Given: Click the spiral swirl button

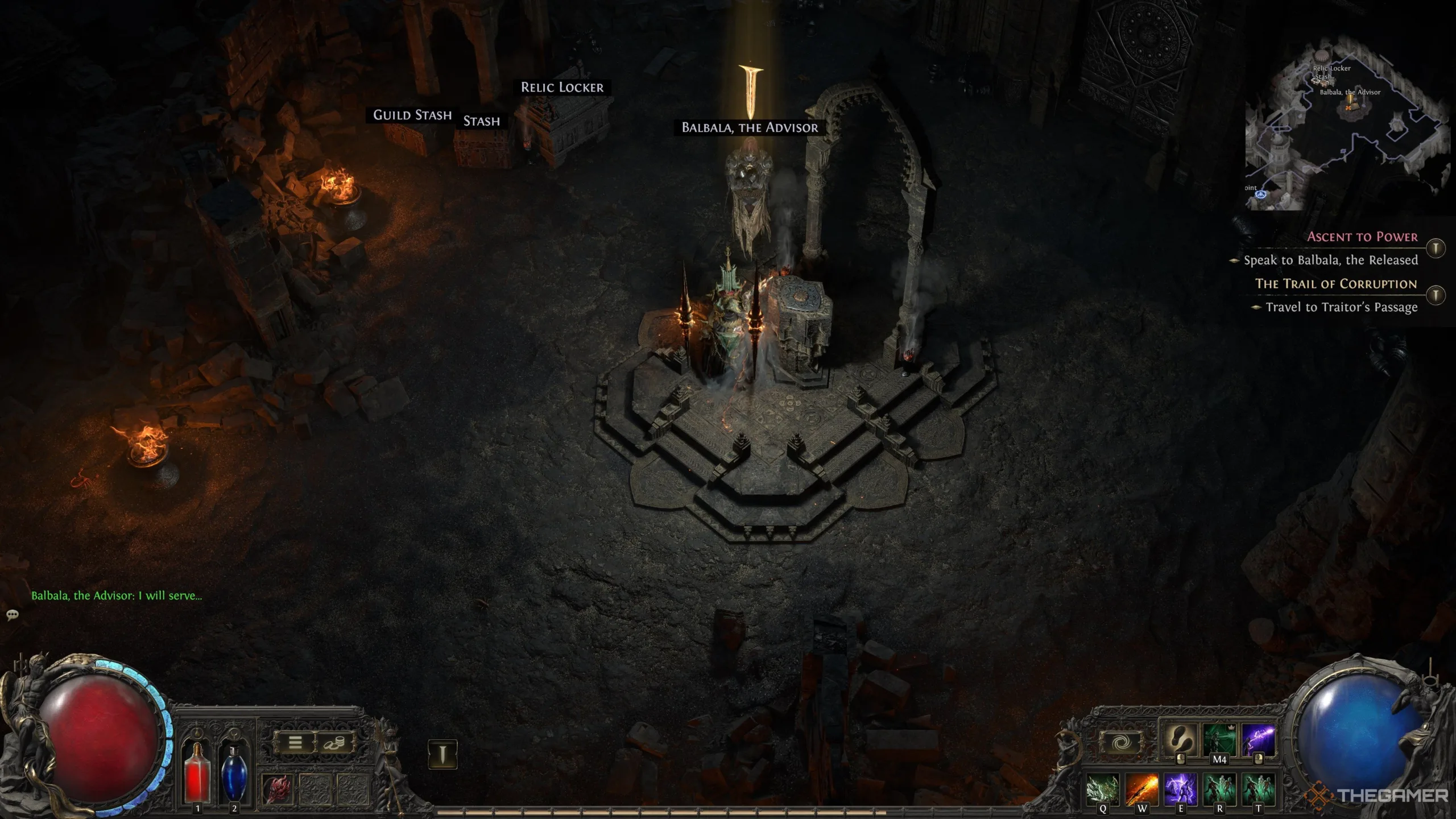Looking at the screenshot, I should pyautogui.click(x=1120, y=743).
